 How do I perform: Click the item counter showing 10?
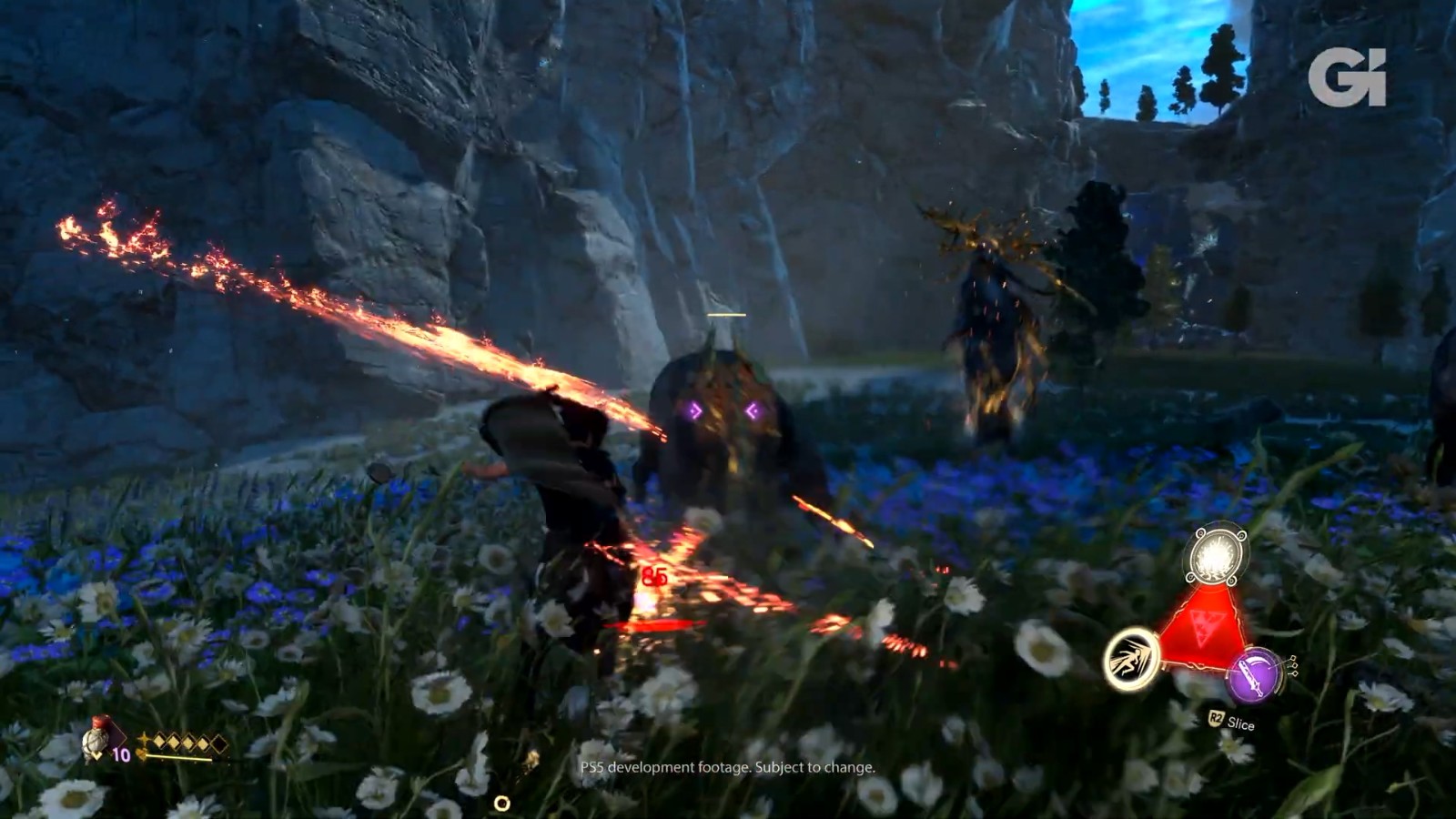click(120, 753)
